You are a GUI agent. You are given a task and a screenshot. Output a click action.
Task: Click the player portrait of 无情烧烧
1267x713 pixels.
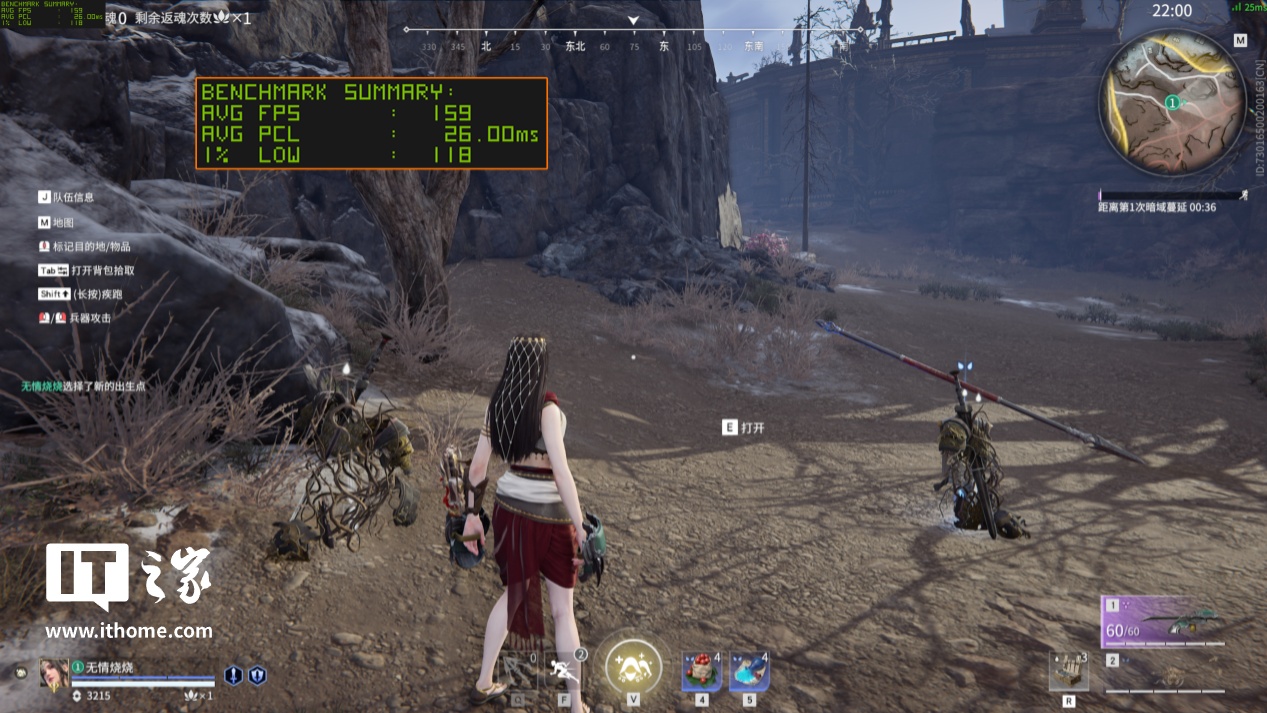point(54,673)
